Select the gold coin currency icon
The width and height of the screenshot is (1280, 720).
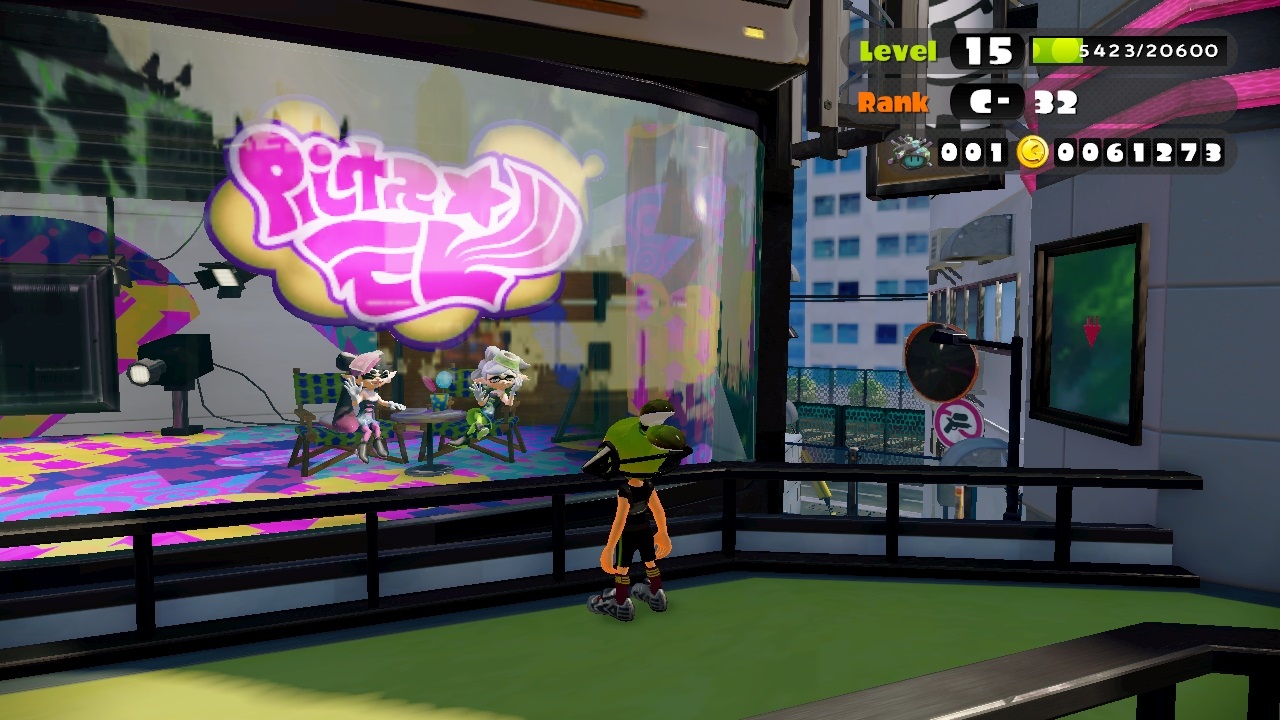tap(1033, 152)
